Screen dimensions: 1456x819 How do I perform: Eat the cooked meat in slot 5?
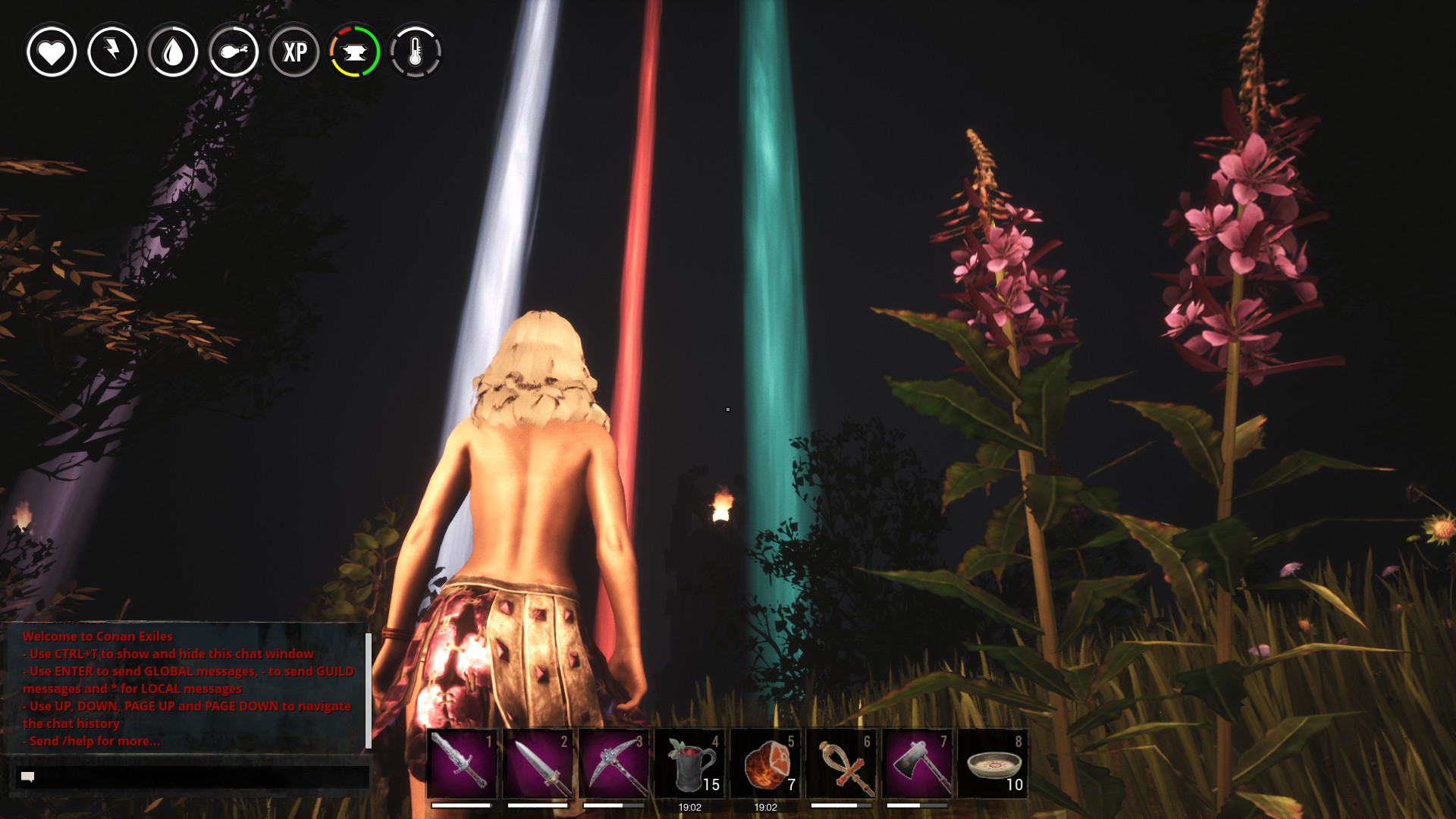pos(765,764)
